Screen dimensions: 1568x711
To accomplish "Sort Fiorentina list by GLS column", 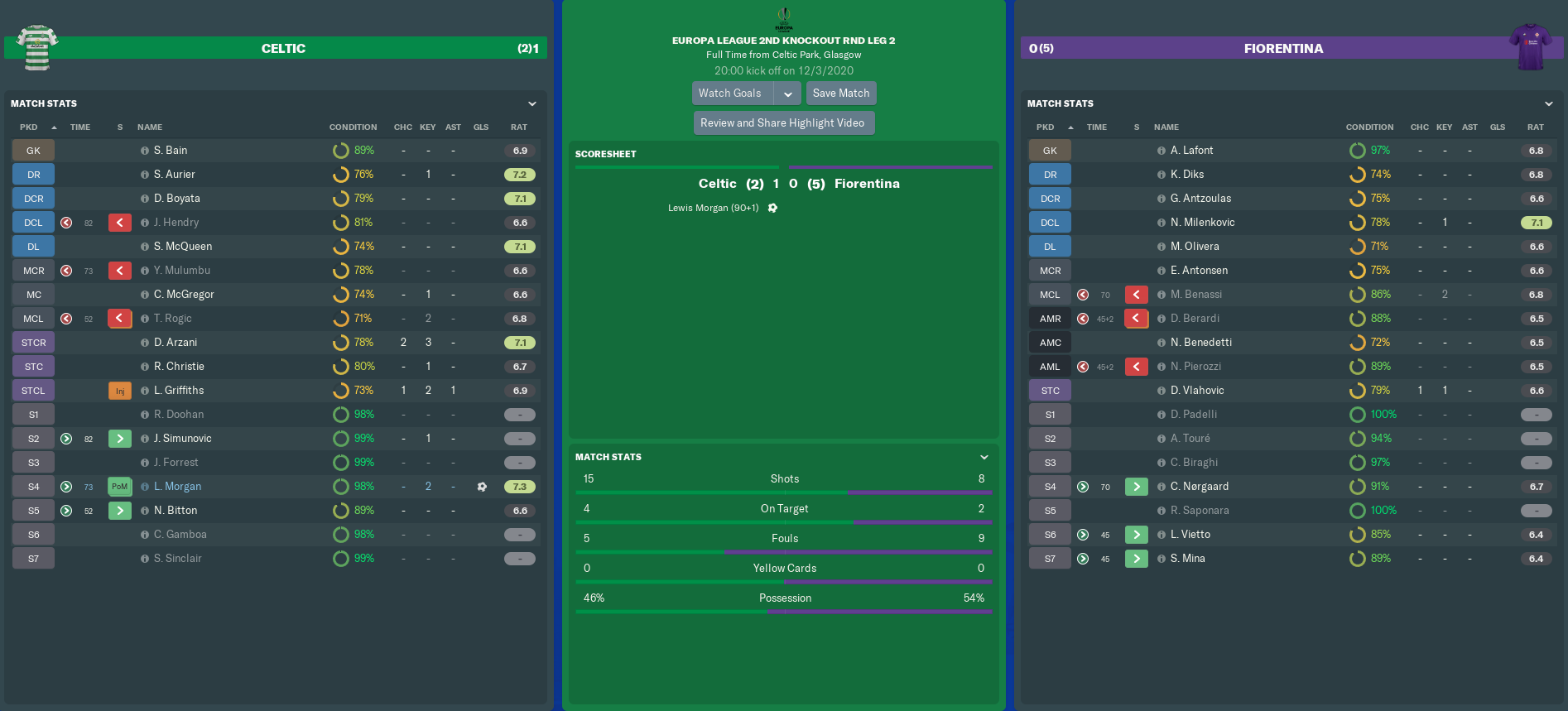I will (x=1498, y=127).
